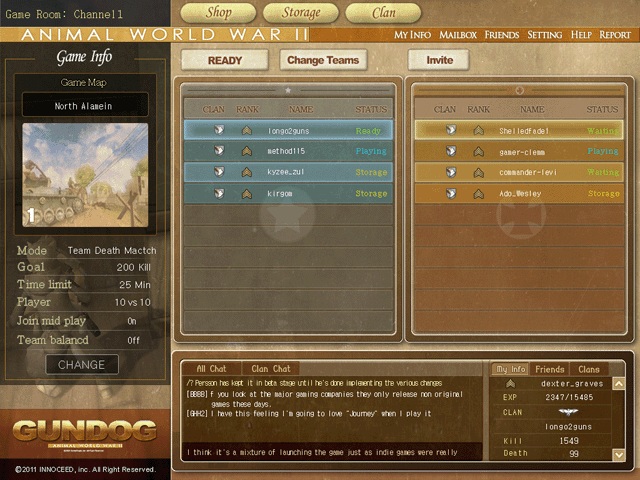Show the Clans tab in info panel
640x480 pixels.
pos(589,369)
